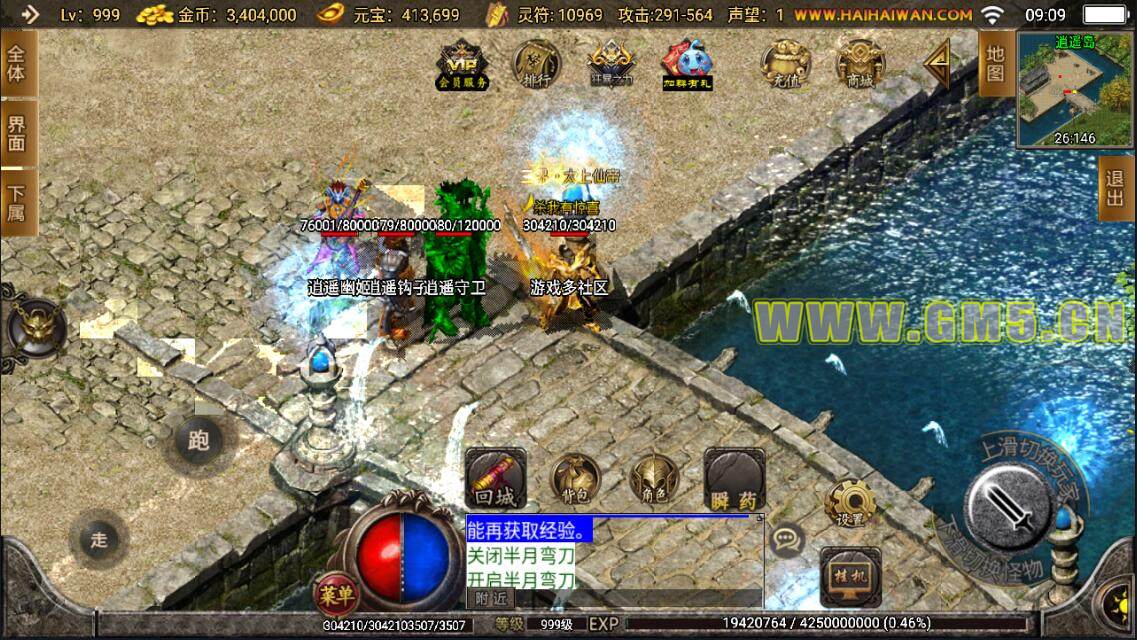
Task: Visit the 商城 shop
Action: pyautogui.click(x=859, y=64)
